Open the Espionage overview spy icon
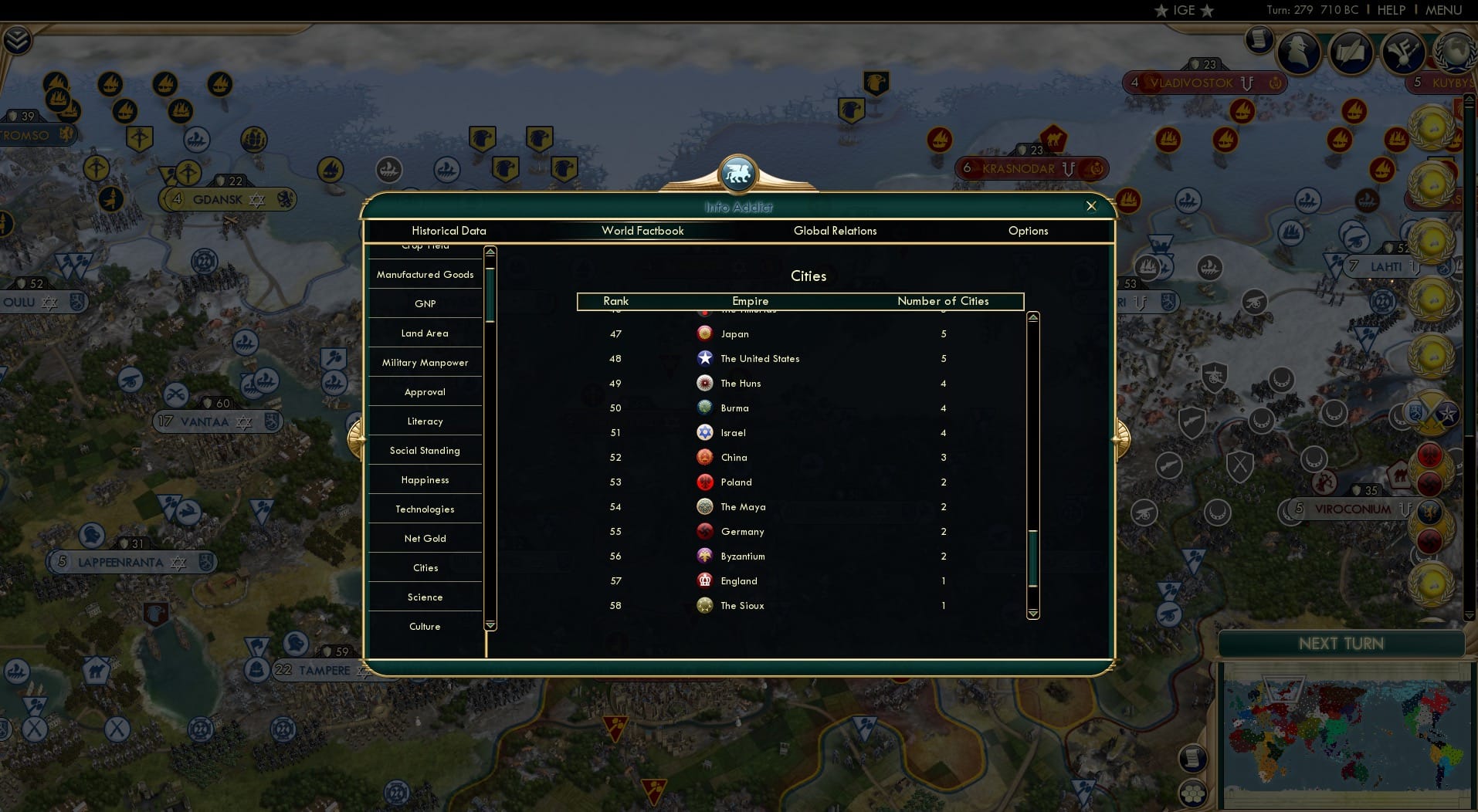Screen dimensions: 1478x812 [x=1297, y=52]
